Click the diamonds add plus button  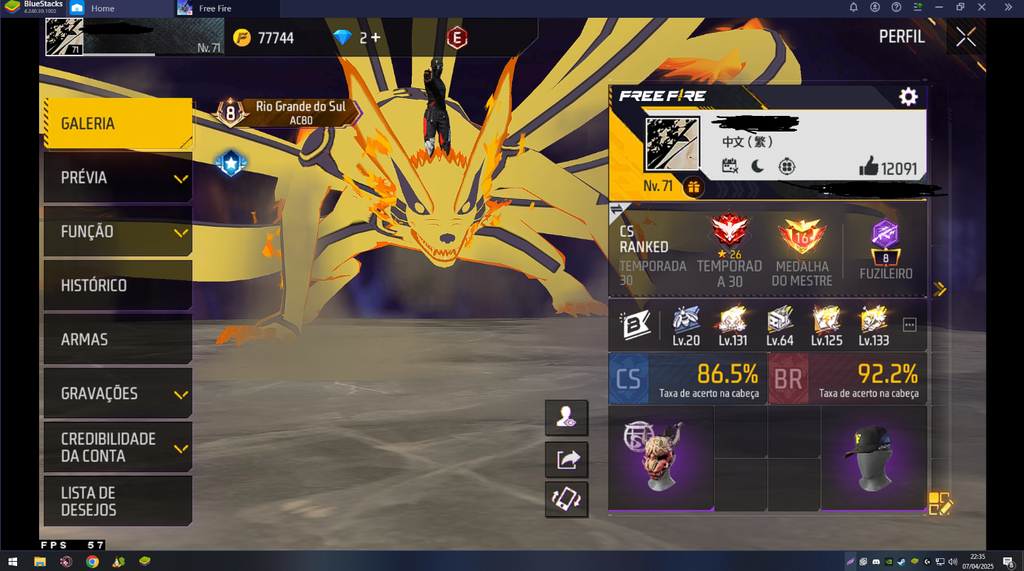(375, 38)
